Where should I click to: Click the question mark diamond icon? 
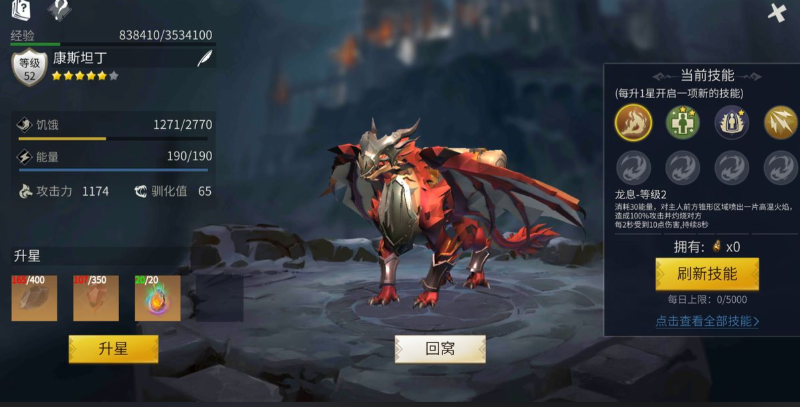click(x=60, y=11)
